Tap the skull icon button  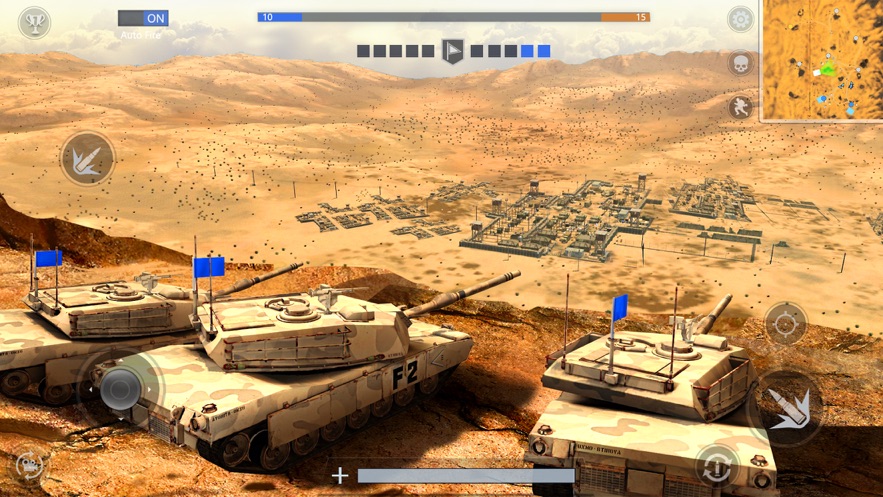740,63
